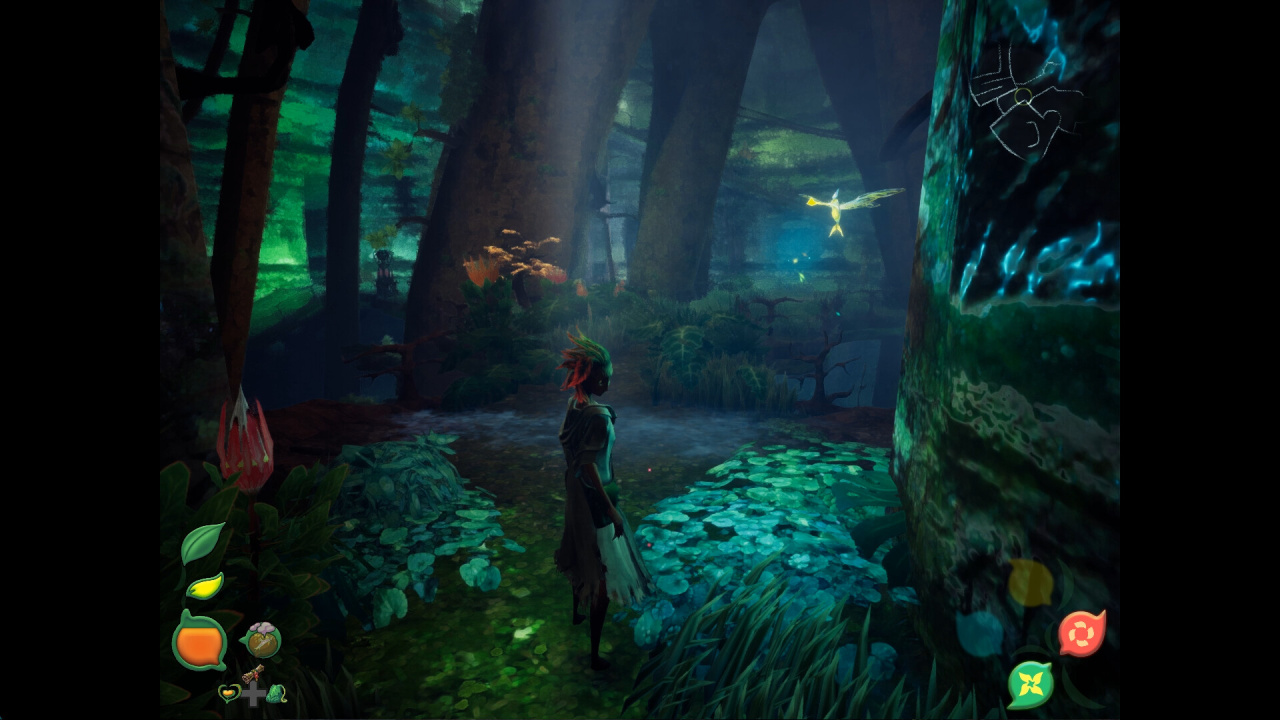The image size is (1280, 720).
Task: Choose the green leafy sack icon
Action: tap(277, 693)
